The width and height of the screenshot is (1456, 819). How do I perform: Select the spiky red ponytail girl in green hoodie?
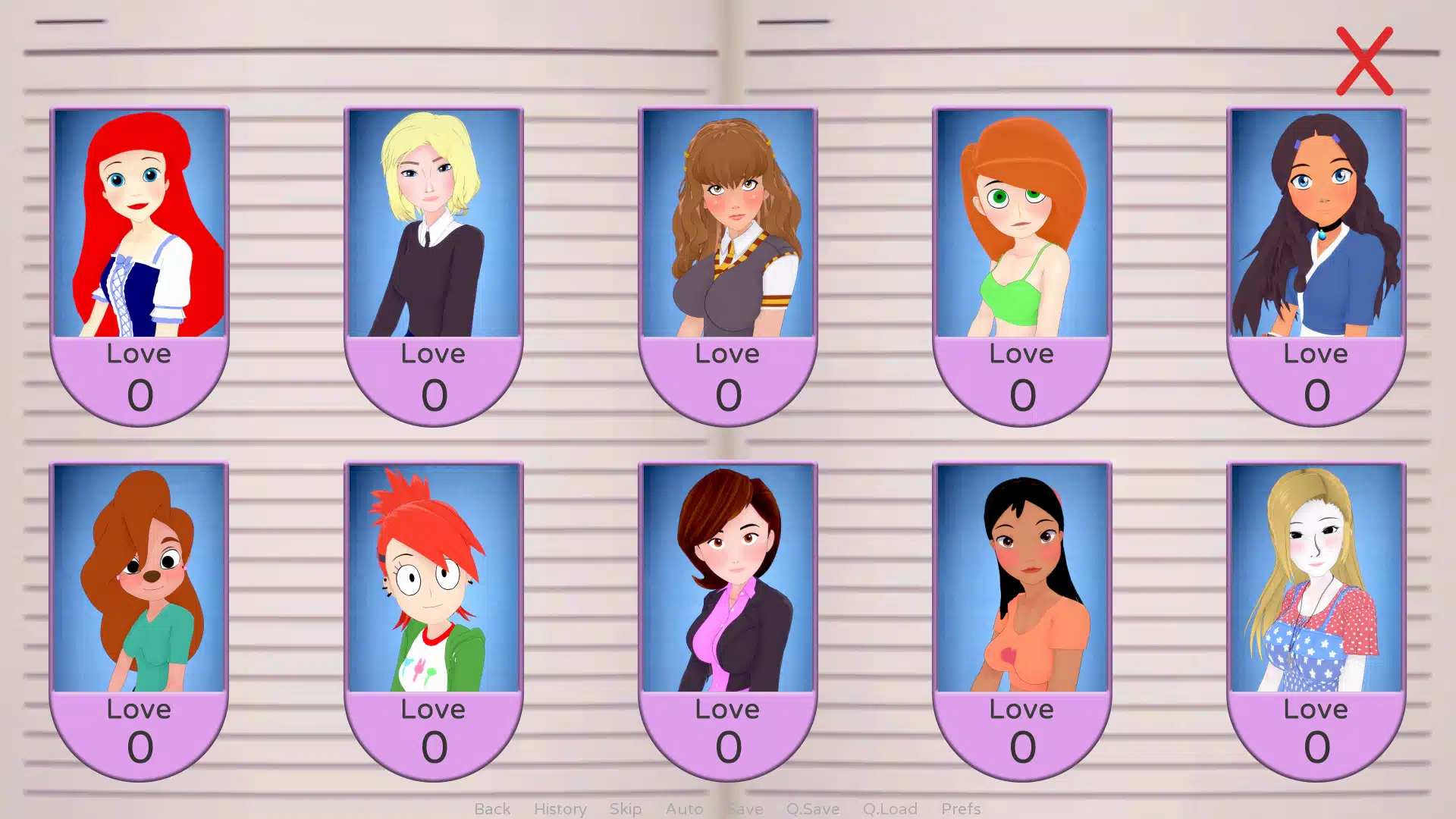pyautogui.click(x=434, y=579)
